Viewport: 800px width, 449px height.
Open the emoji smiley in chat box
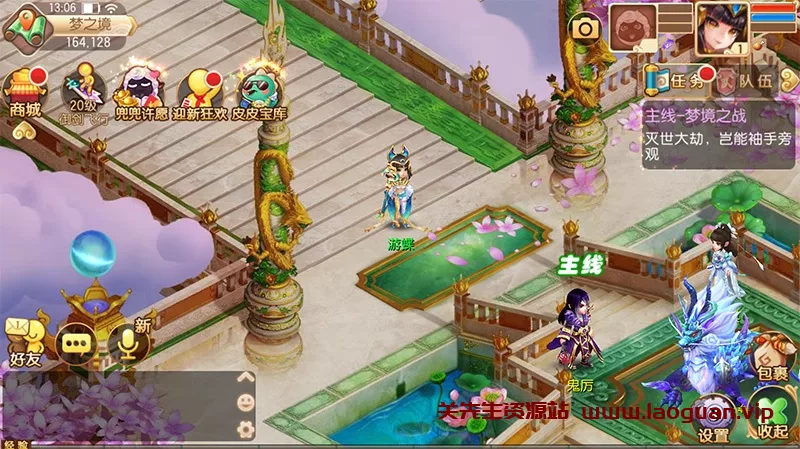click(246, 403)
